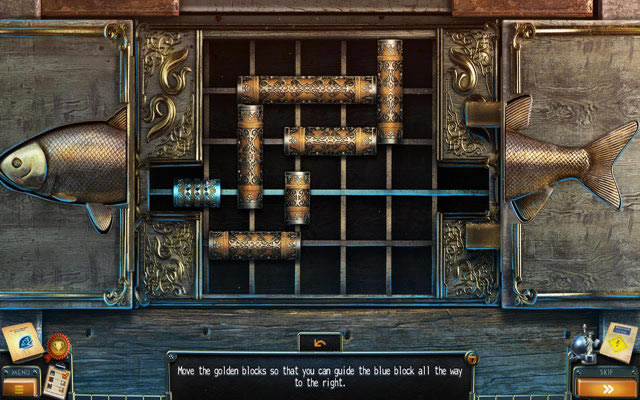Select the long horizontal golden block at top

306,89
